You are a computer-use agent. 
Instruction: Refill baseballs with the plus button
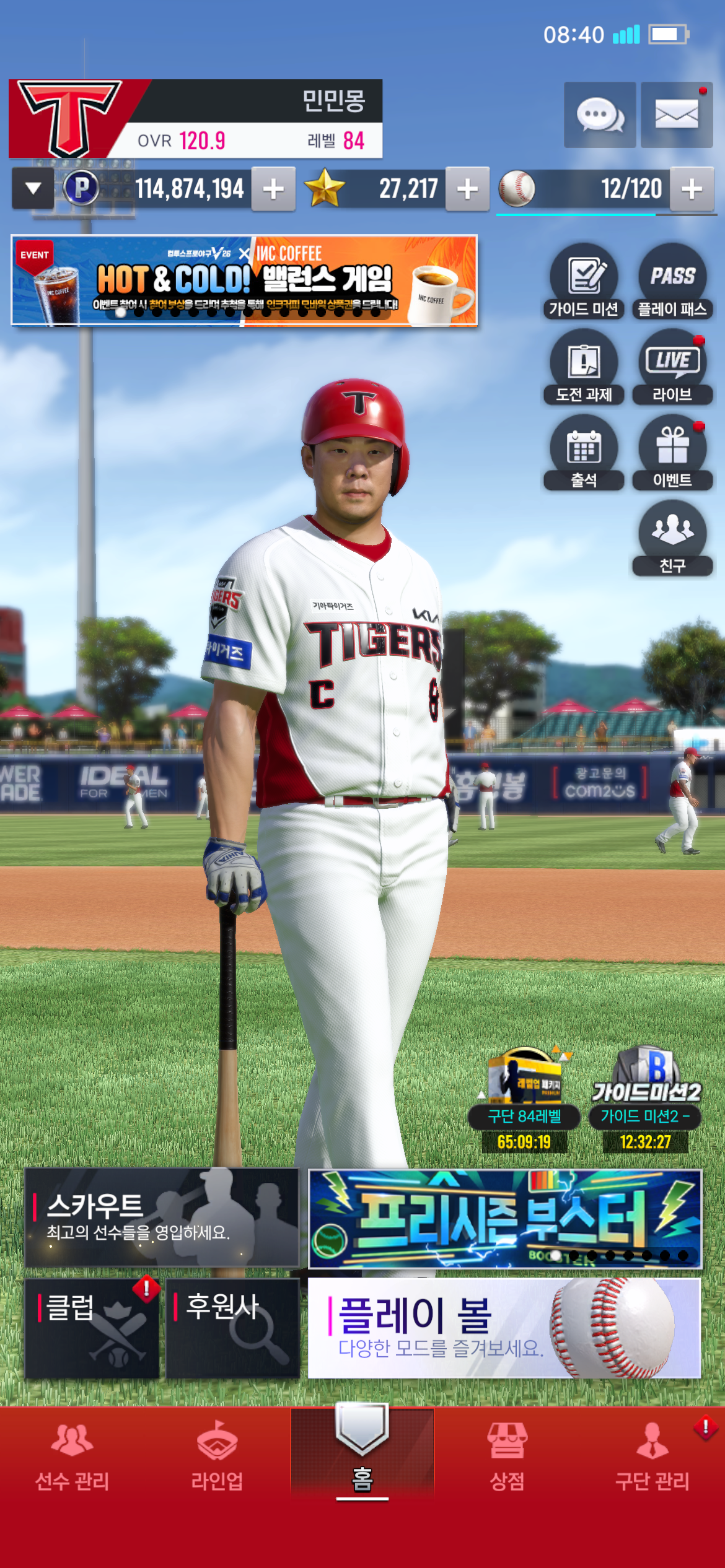click(692, 189)
